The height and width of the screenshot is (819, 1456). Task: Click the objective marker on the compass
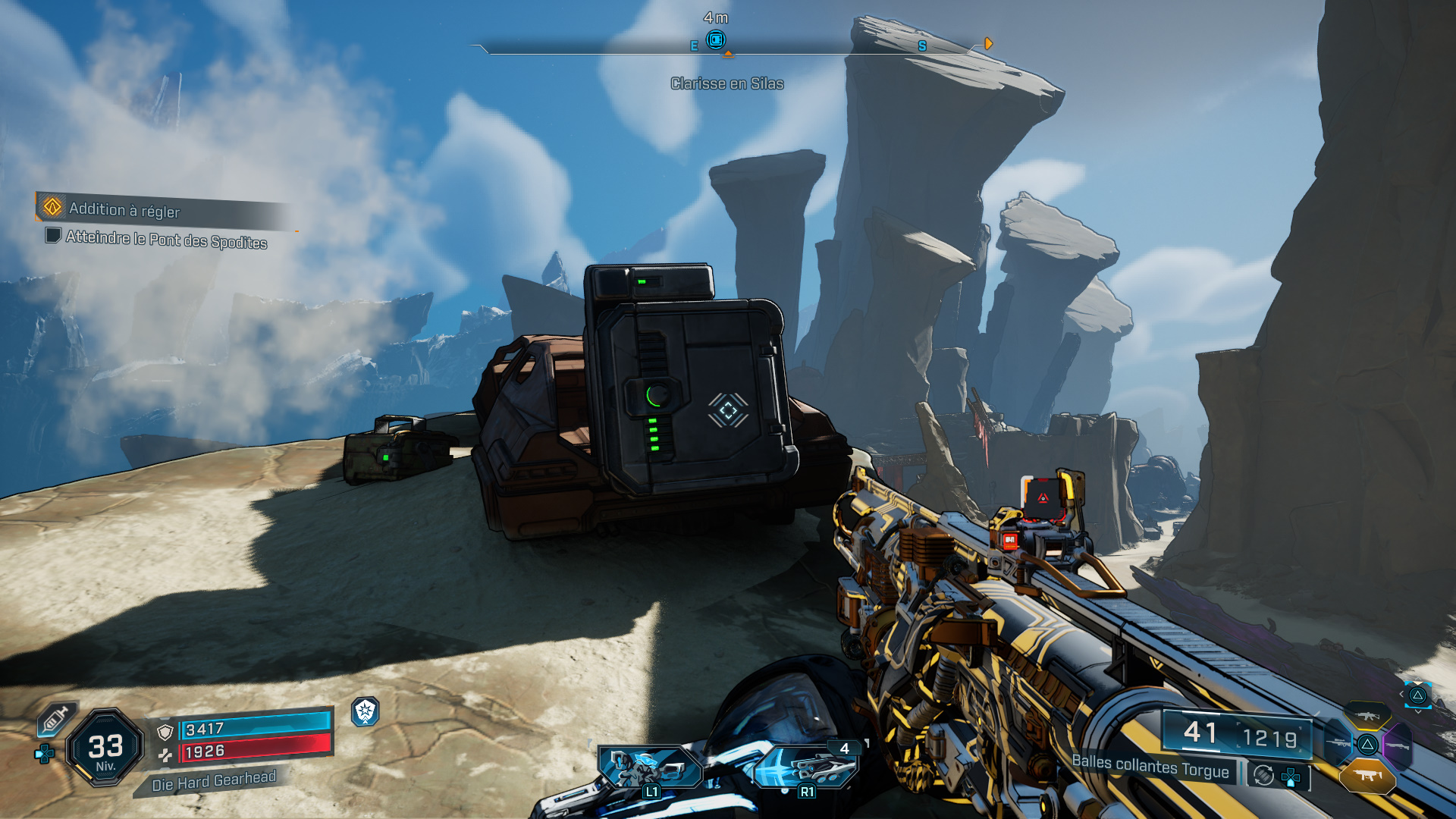pyautogui.click(x=715, y=39)
